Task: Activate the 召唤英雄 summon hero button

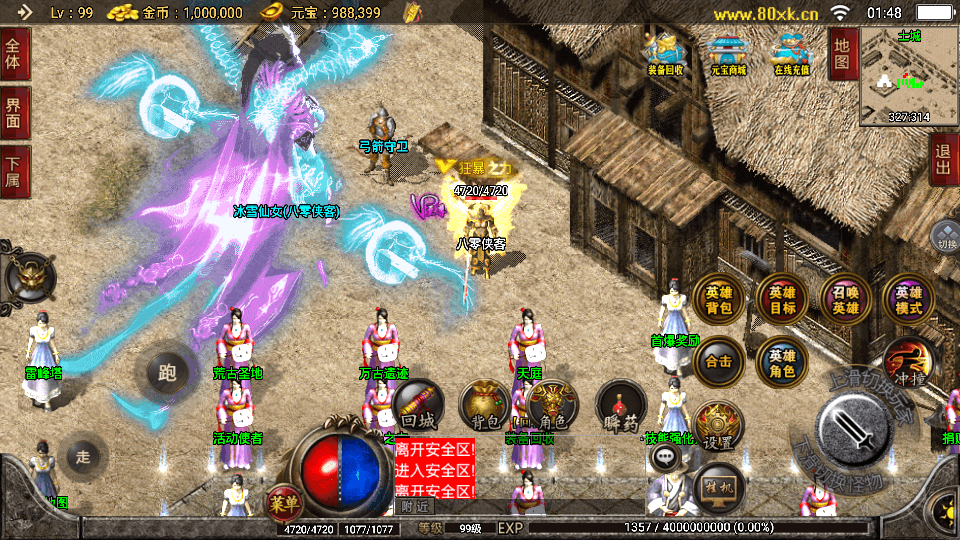Action: click(x=846, y=300)
